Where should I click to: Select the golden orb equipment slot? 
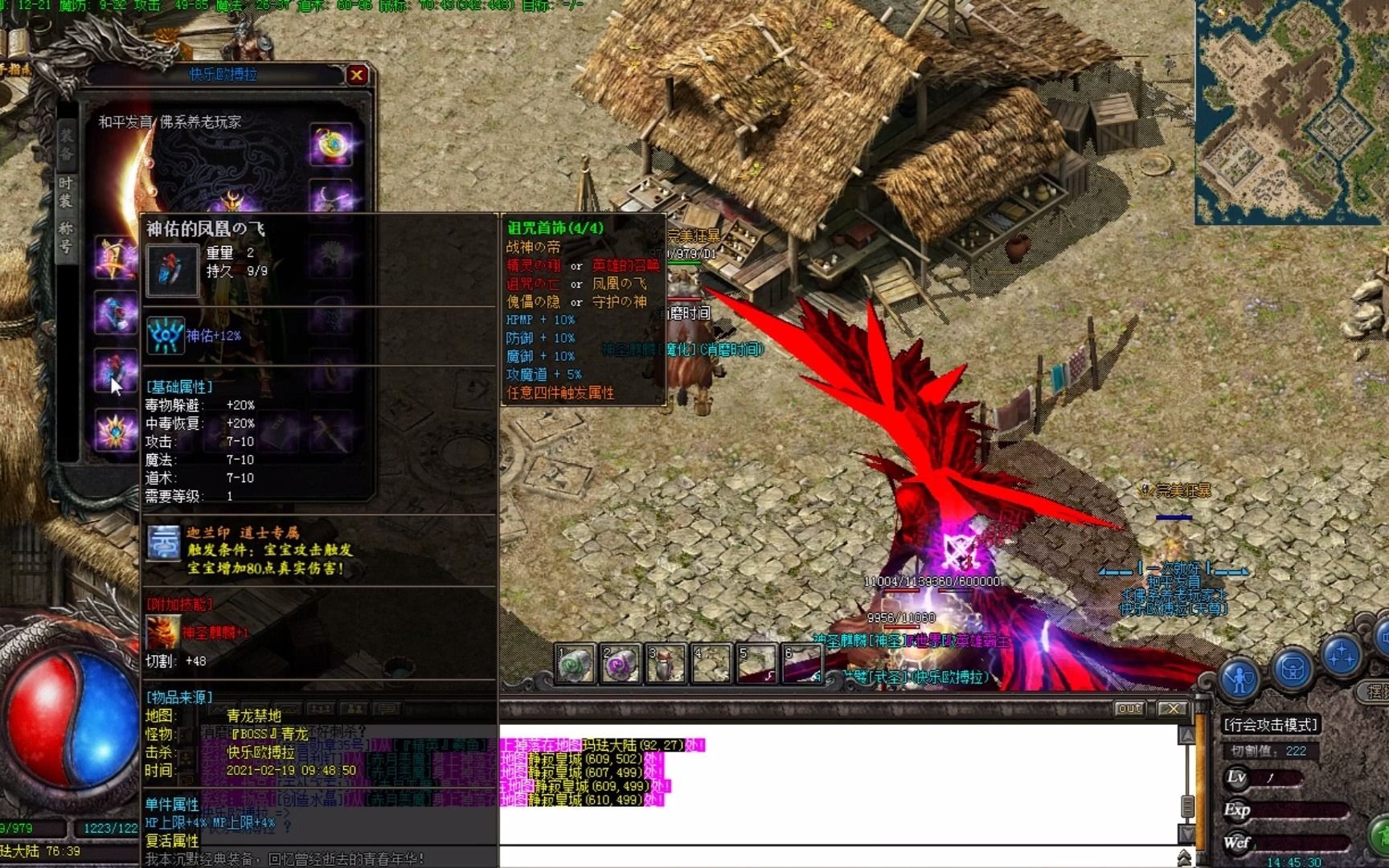point(331,145)
